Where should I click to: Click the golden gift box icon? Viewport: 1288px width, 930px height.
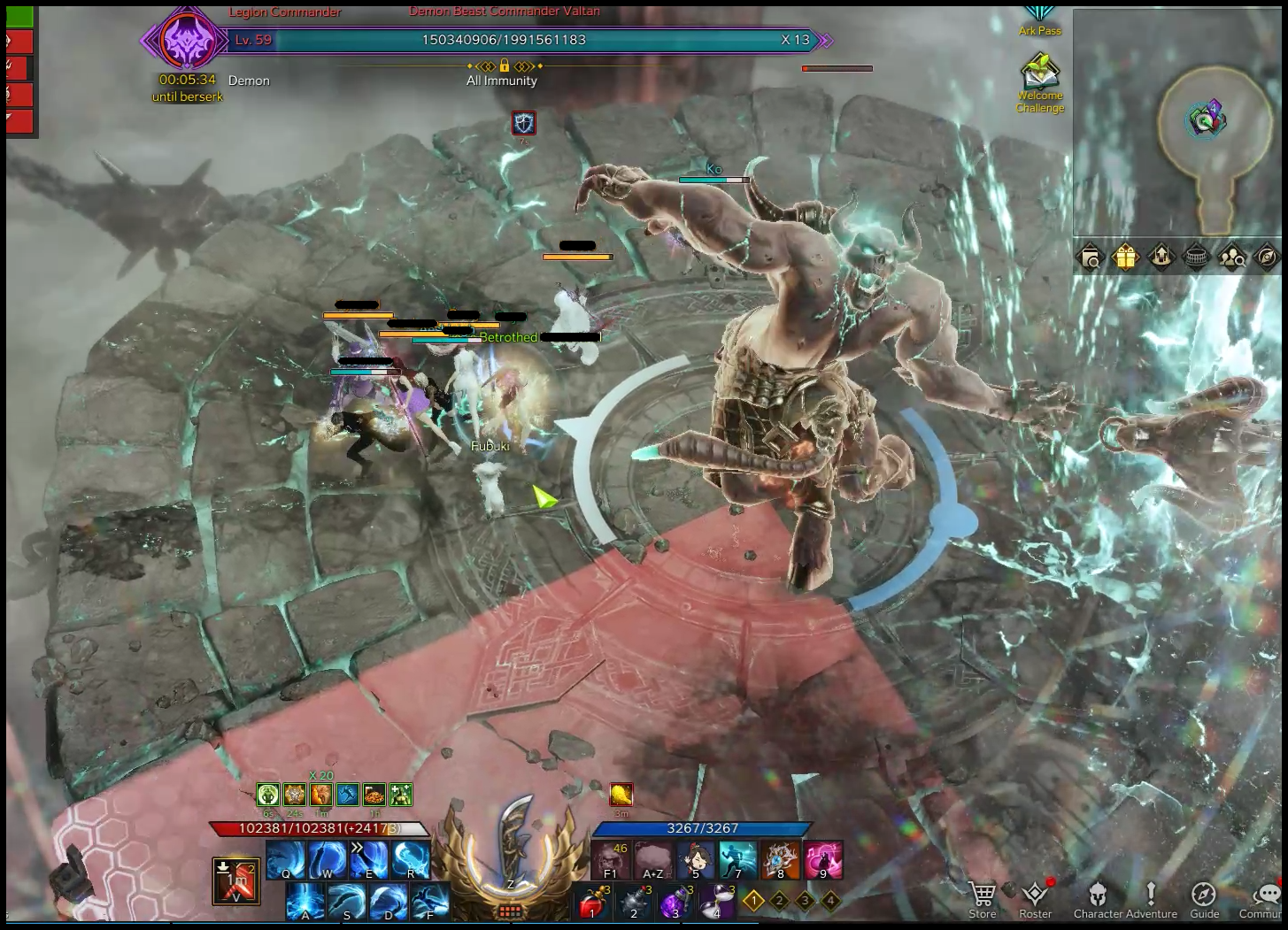(1125, 257)
